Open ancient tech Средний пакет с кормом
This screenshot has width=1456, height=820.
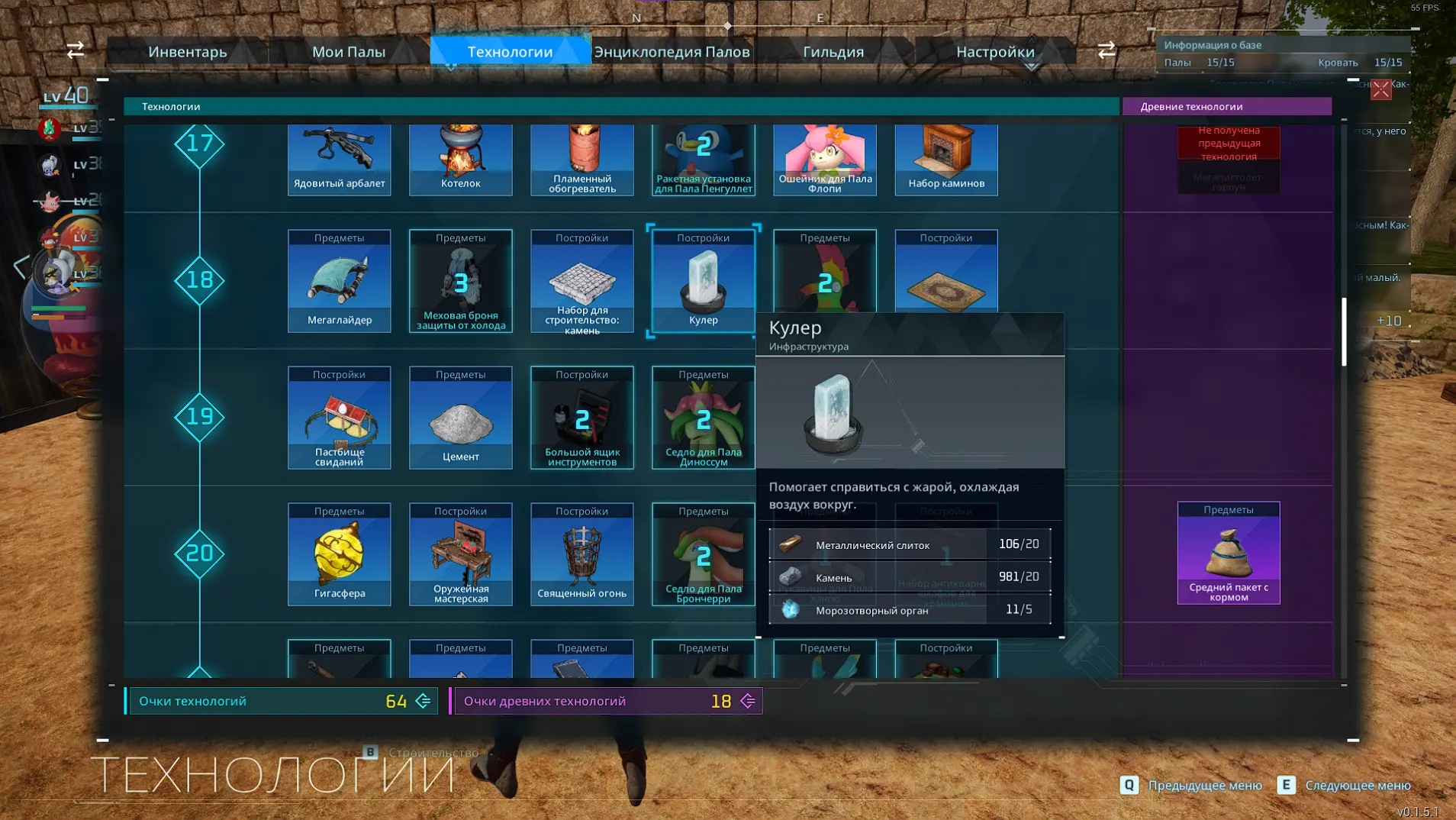pyautogui.click(x=1229, y=554)
